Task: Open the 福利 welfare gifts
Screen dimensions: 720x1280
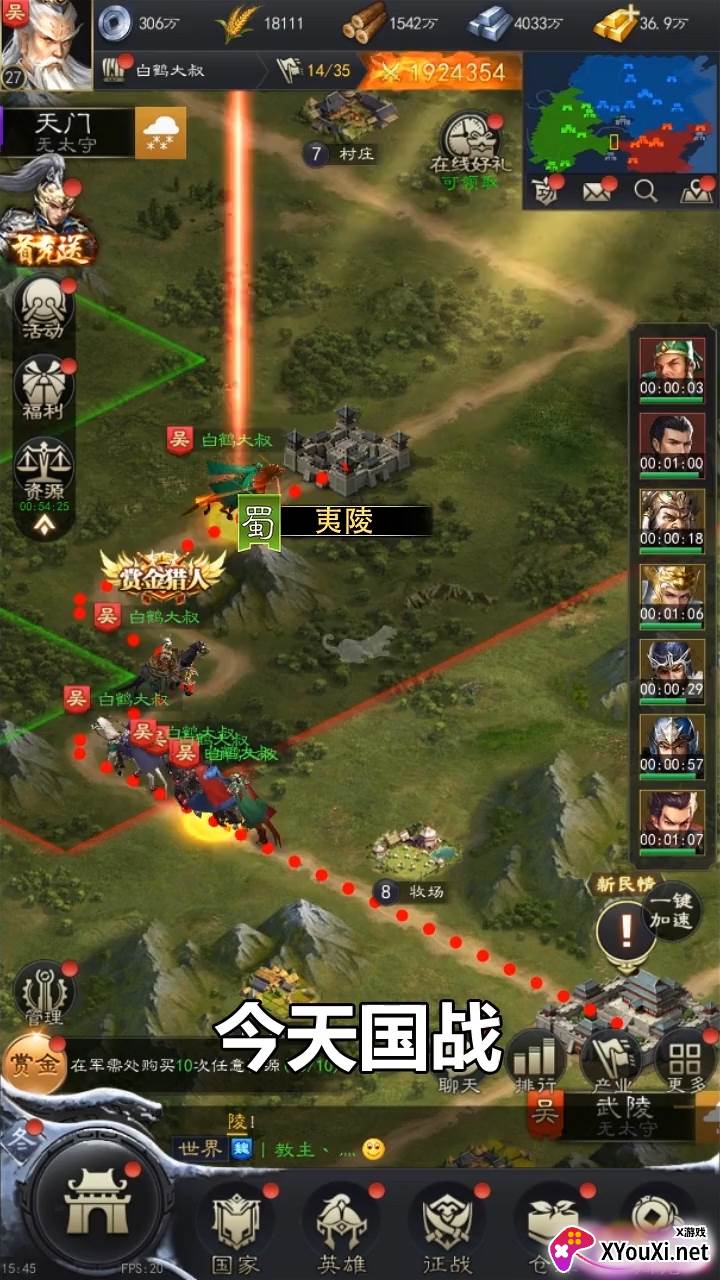Action: 44,387
